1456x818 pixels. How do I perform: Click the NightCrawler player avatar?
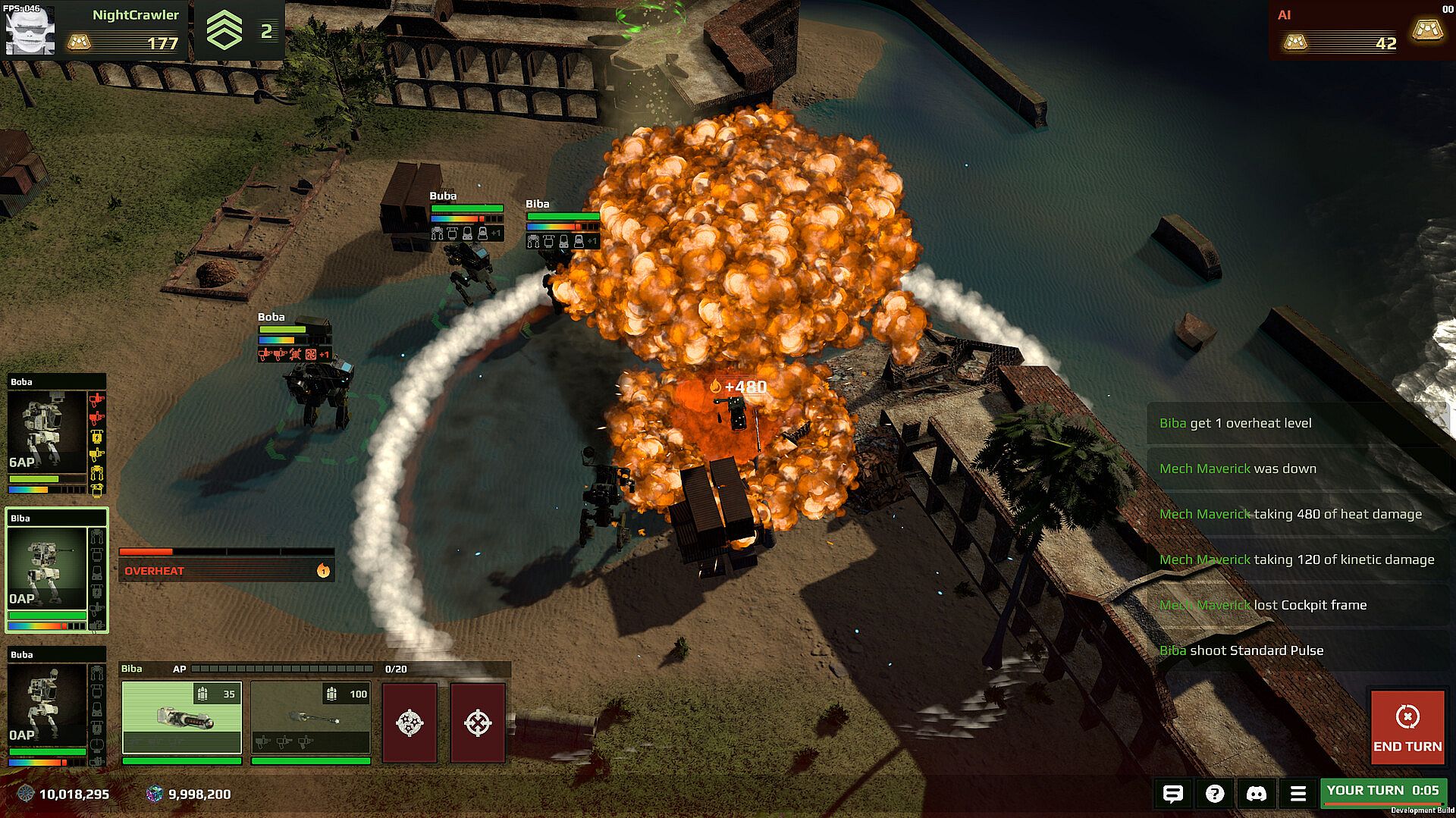(x=30, y=30)
